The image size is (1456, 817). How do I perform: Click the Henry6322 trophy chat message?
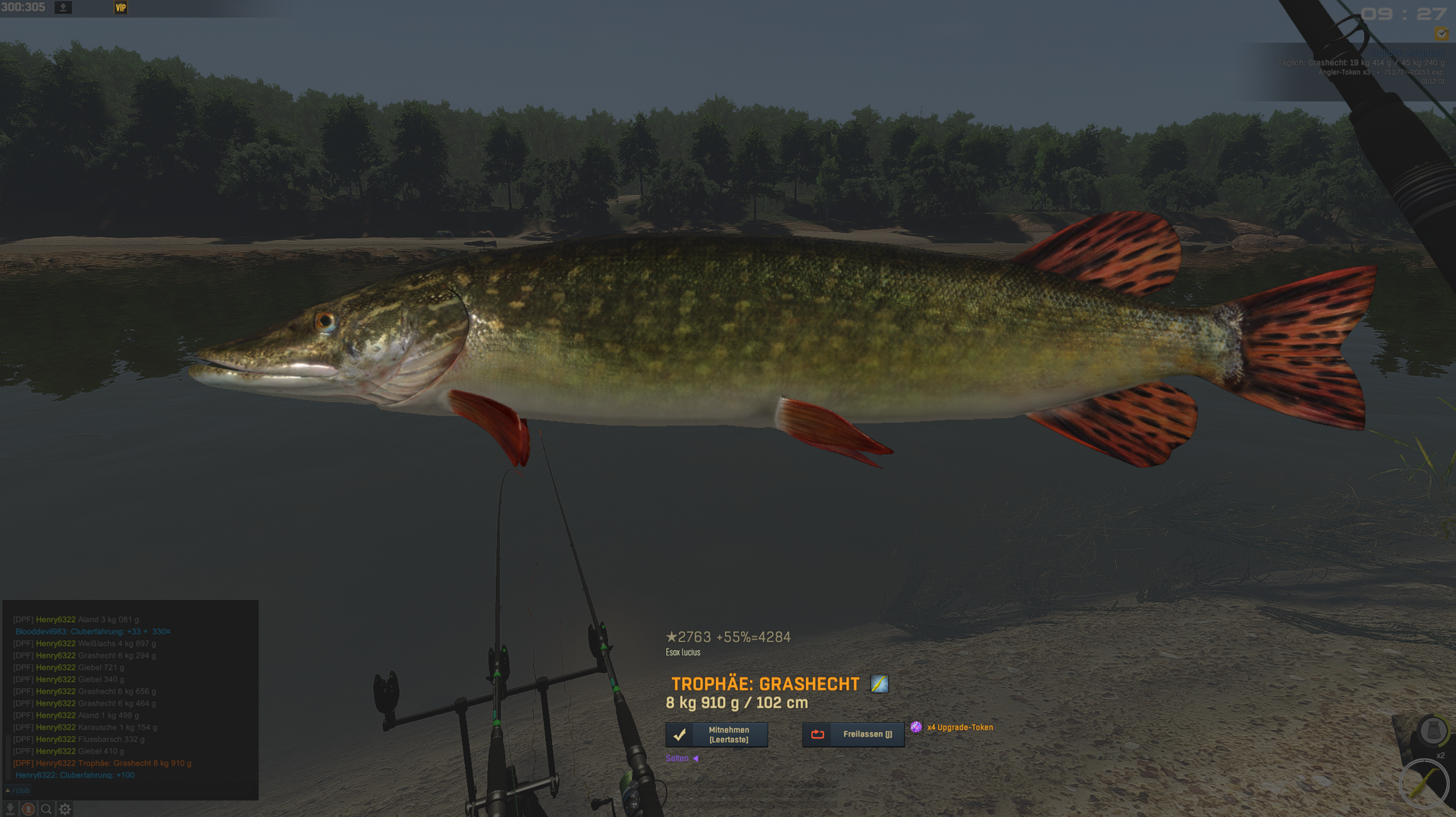[x=102, y=763]
